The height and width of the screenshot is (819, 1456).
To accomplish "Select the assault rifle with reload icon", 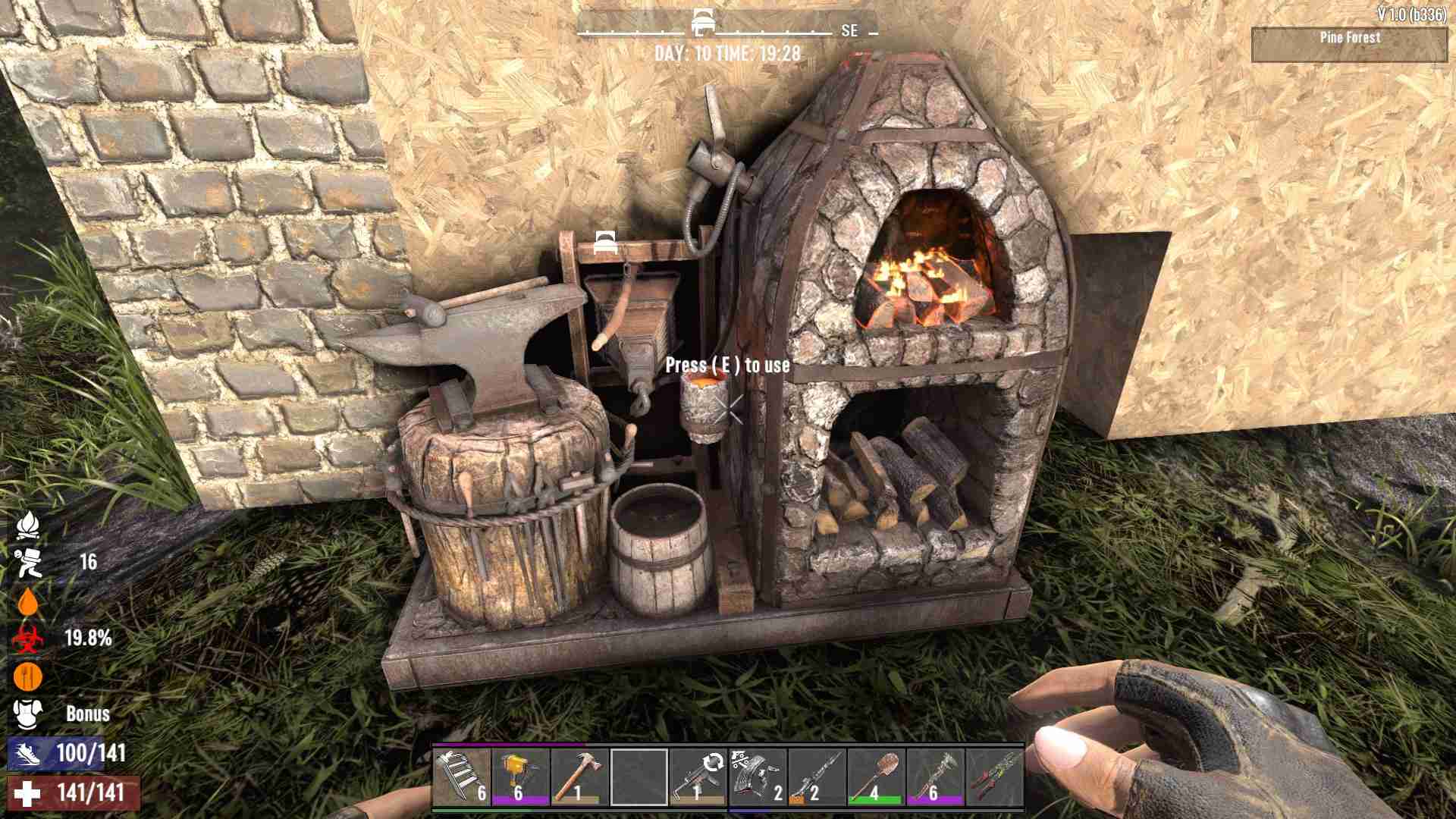I will 698,777.
